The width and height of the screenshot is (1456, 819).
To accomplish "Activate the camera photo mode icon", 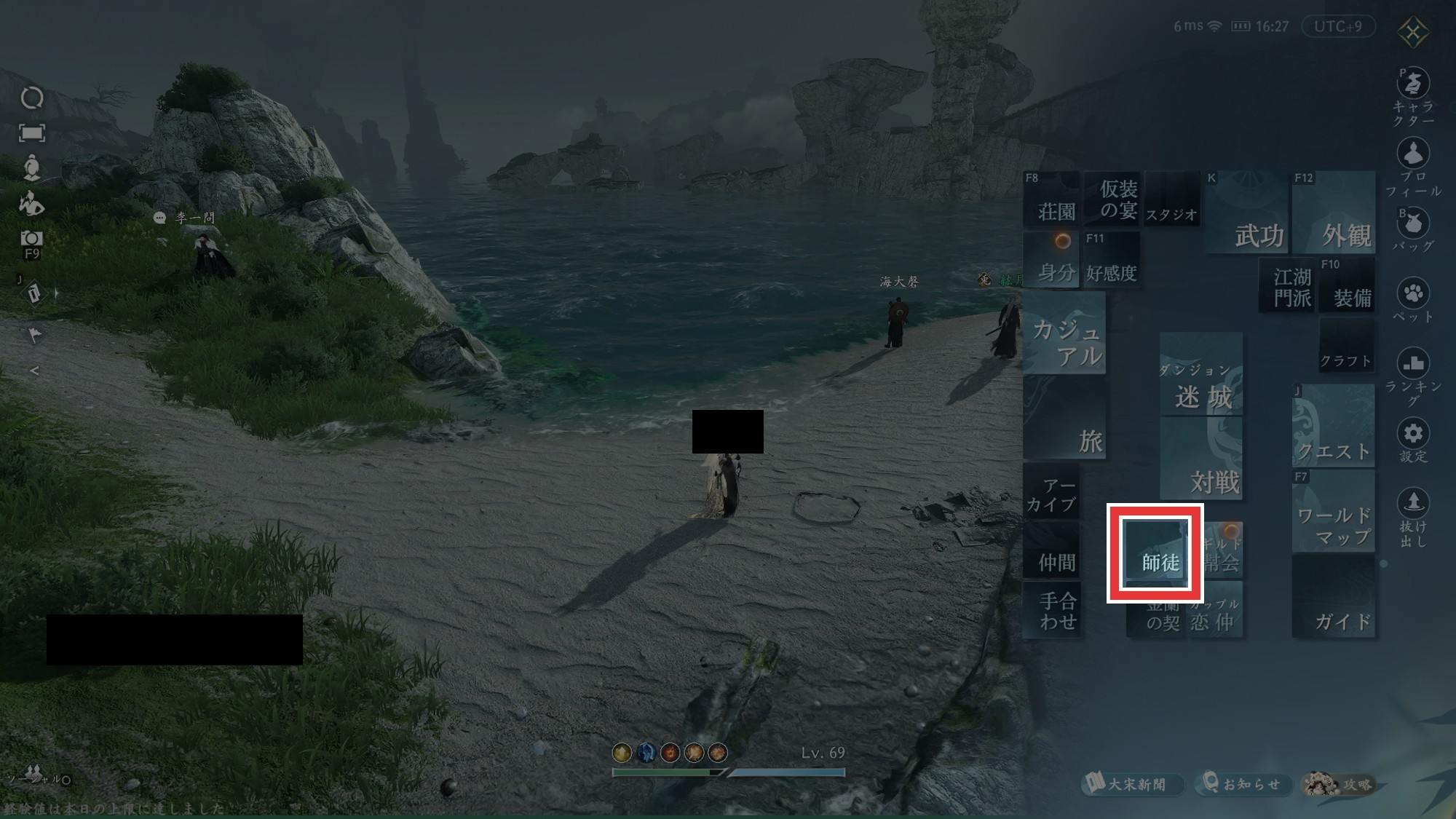I will (31, 239).
